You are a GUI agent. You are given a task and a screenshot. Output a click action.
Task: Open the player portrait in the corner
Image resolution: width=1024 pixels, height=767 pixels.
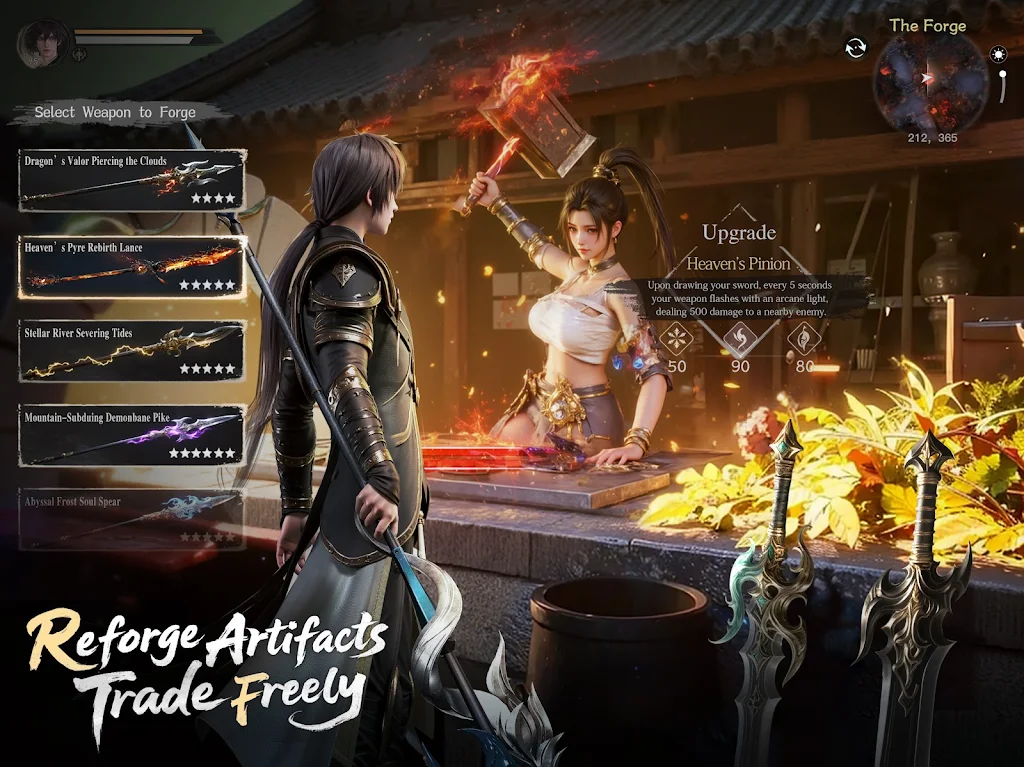(42, 41)
